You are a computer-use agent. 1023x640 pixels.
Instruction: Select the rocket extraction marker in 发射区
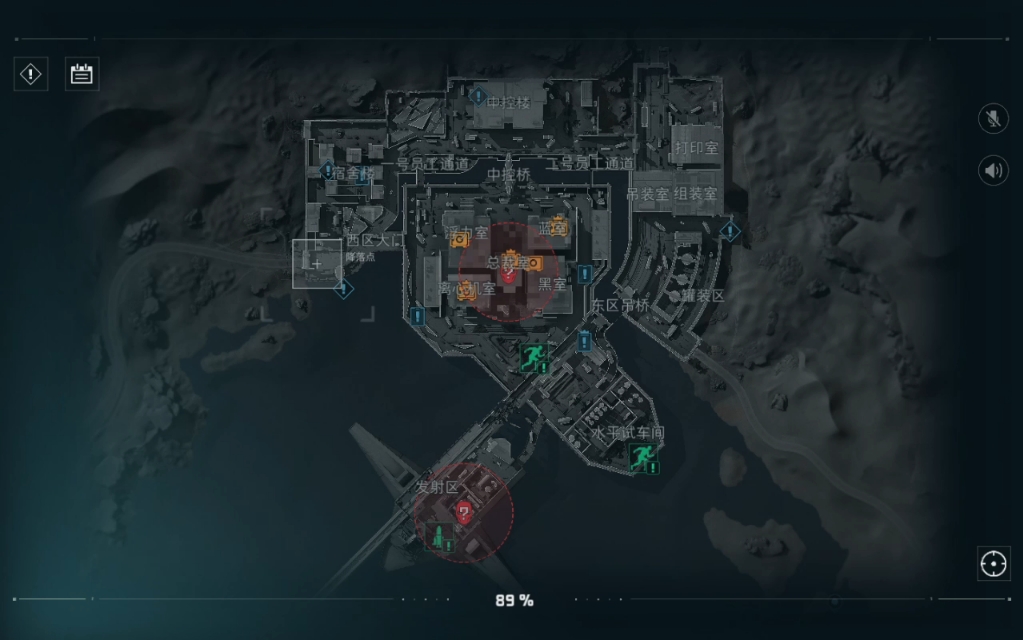point(438,535)
